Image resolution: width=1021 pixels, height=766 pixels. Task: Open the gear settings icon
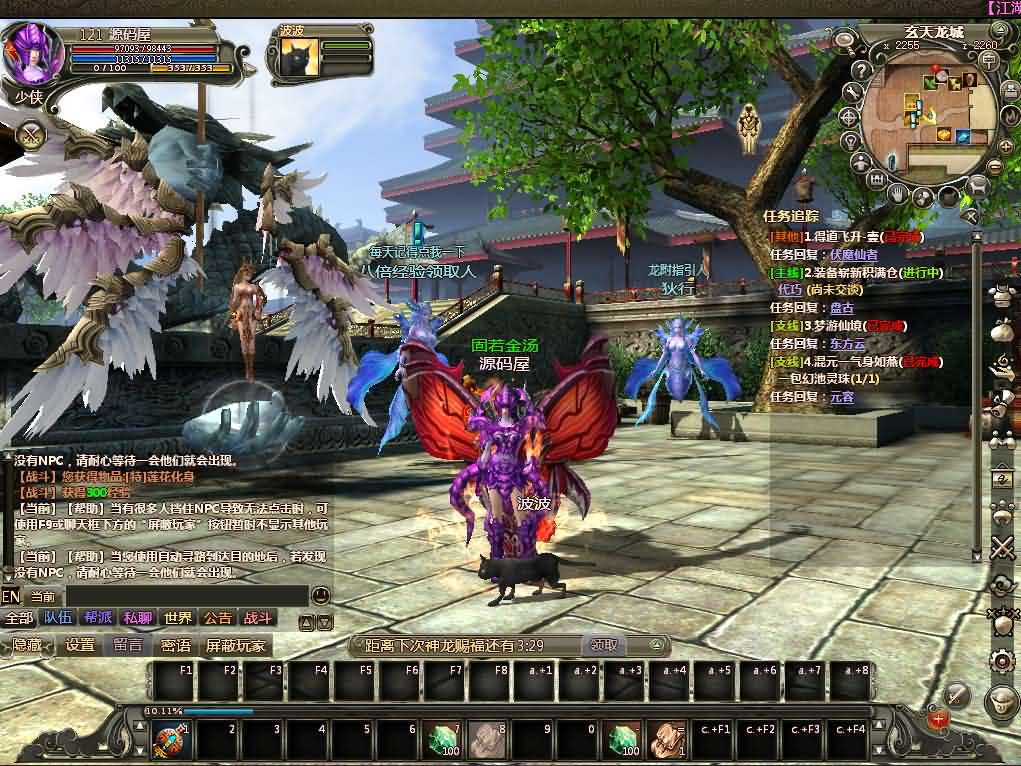pos(1000,660)
